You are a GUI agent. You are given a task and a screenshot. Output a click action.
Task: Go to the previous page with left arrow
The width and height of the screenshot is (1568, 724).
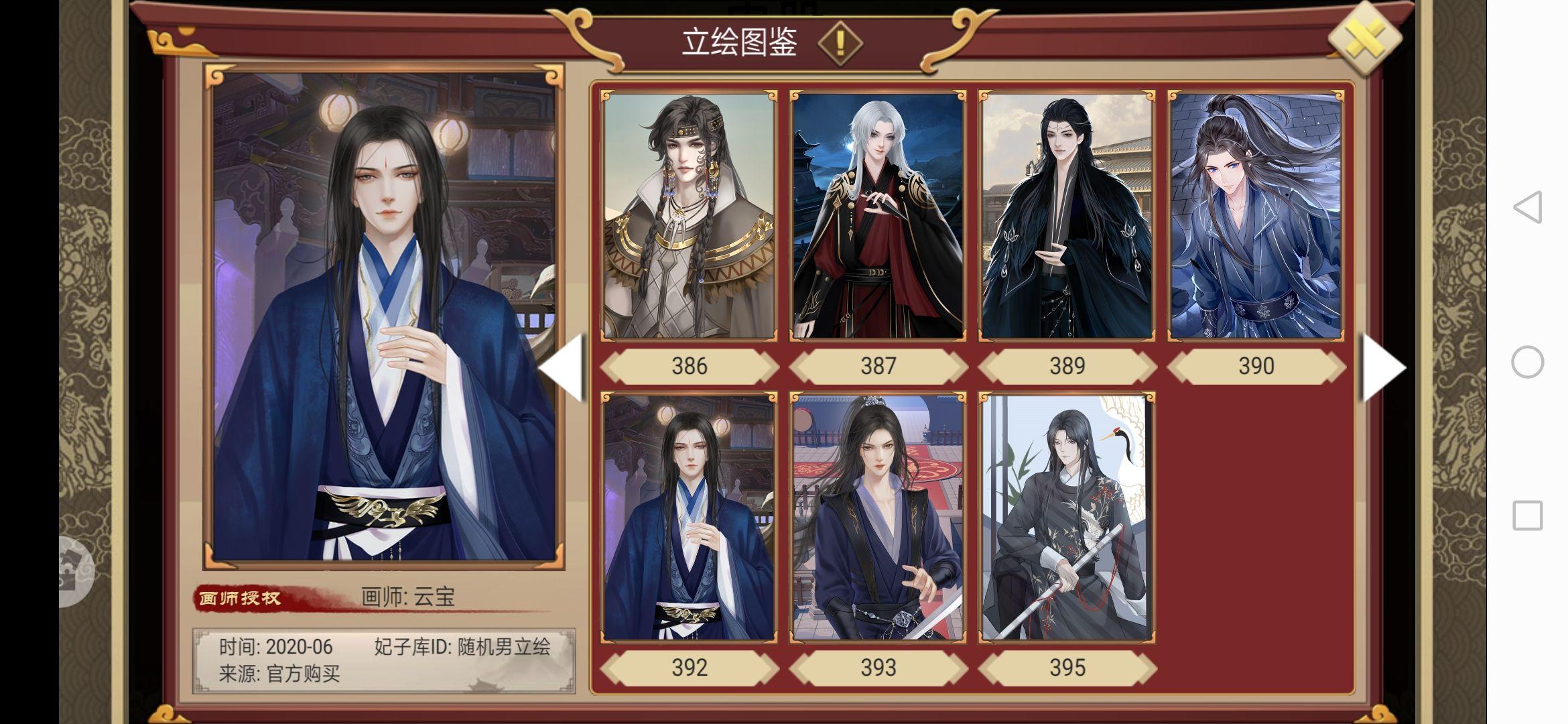[x=562, y=366]
